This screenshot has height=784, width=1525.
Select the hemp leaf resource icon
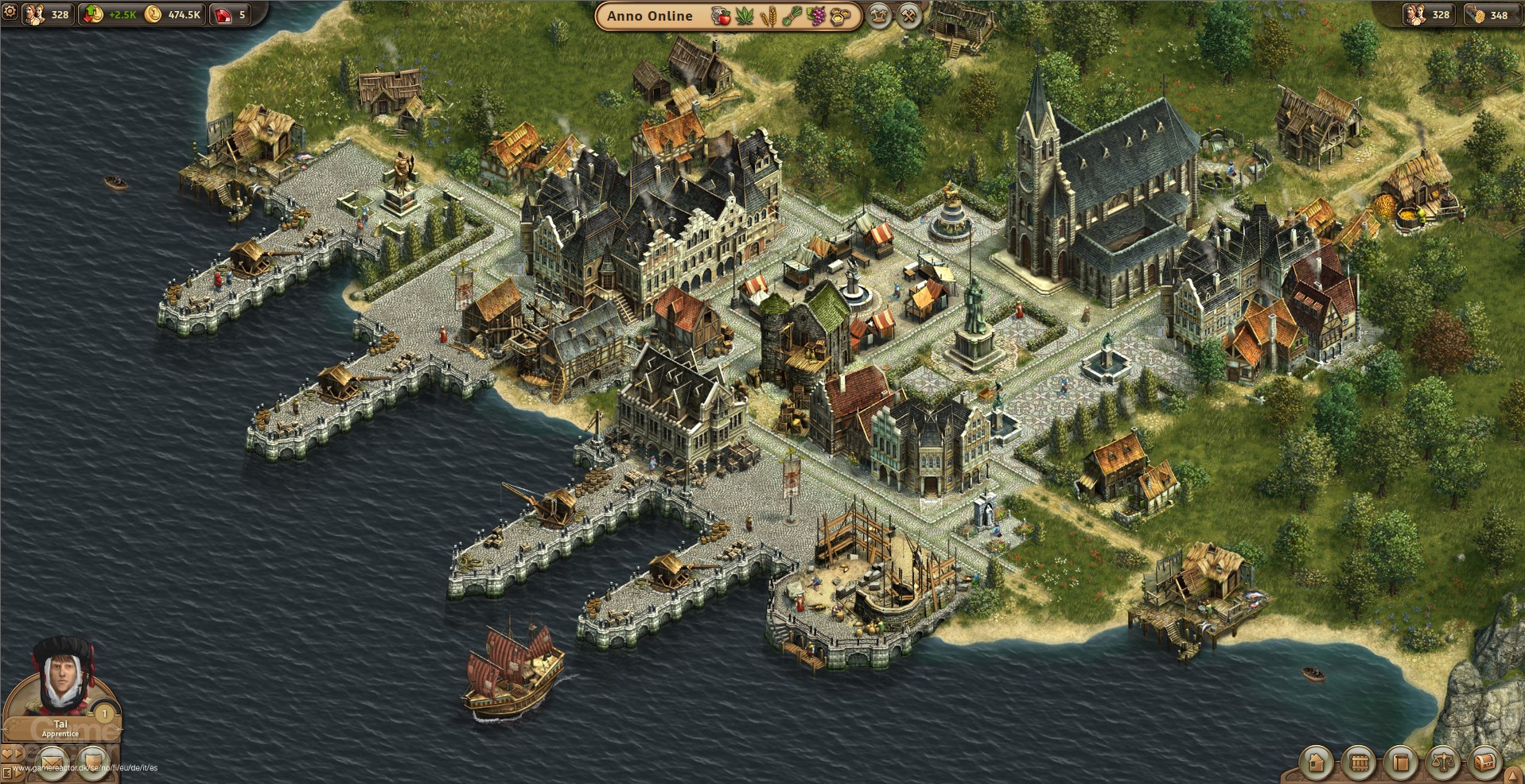[x=745, y=15]
